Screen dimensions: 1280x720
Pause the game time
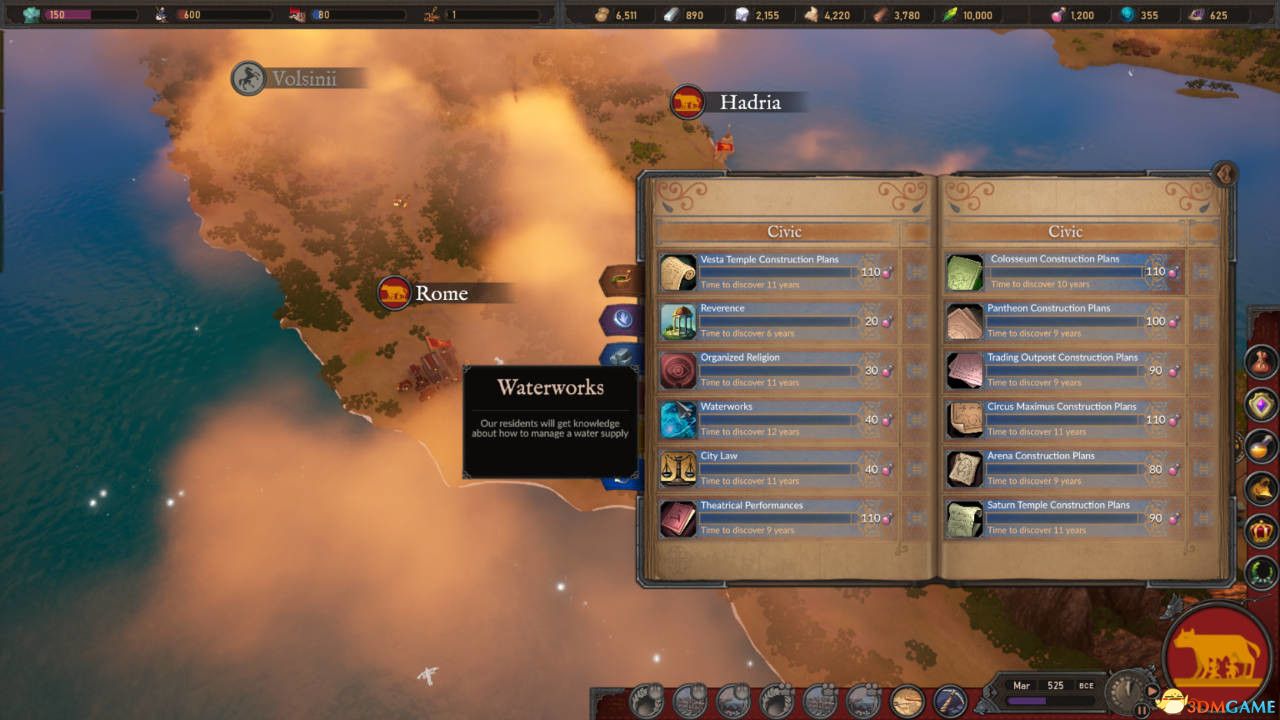(1142, 709)
